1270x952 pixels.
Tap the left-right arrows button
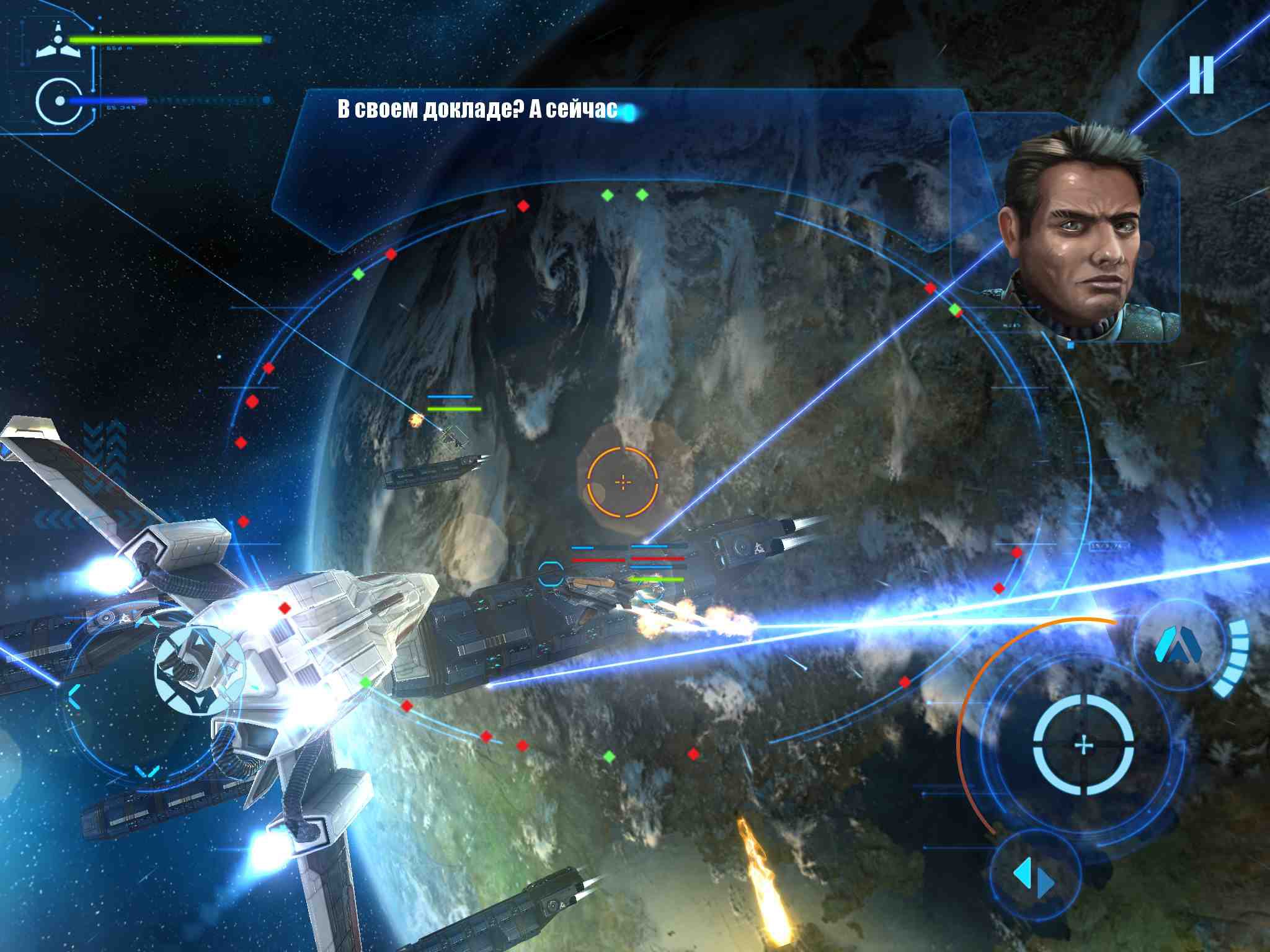coord(1033,876)
